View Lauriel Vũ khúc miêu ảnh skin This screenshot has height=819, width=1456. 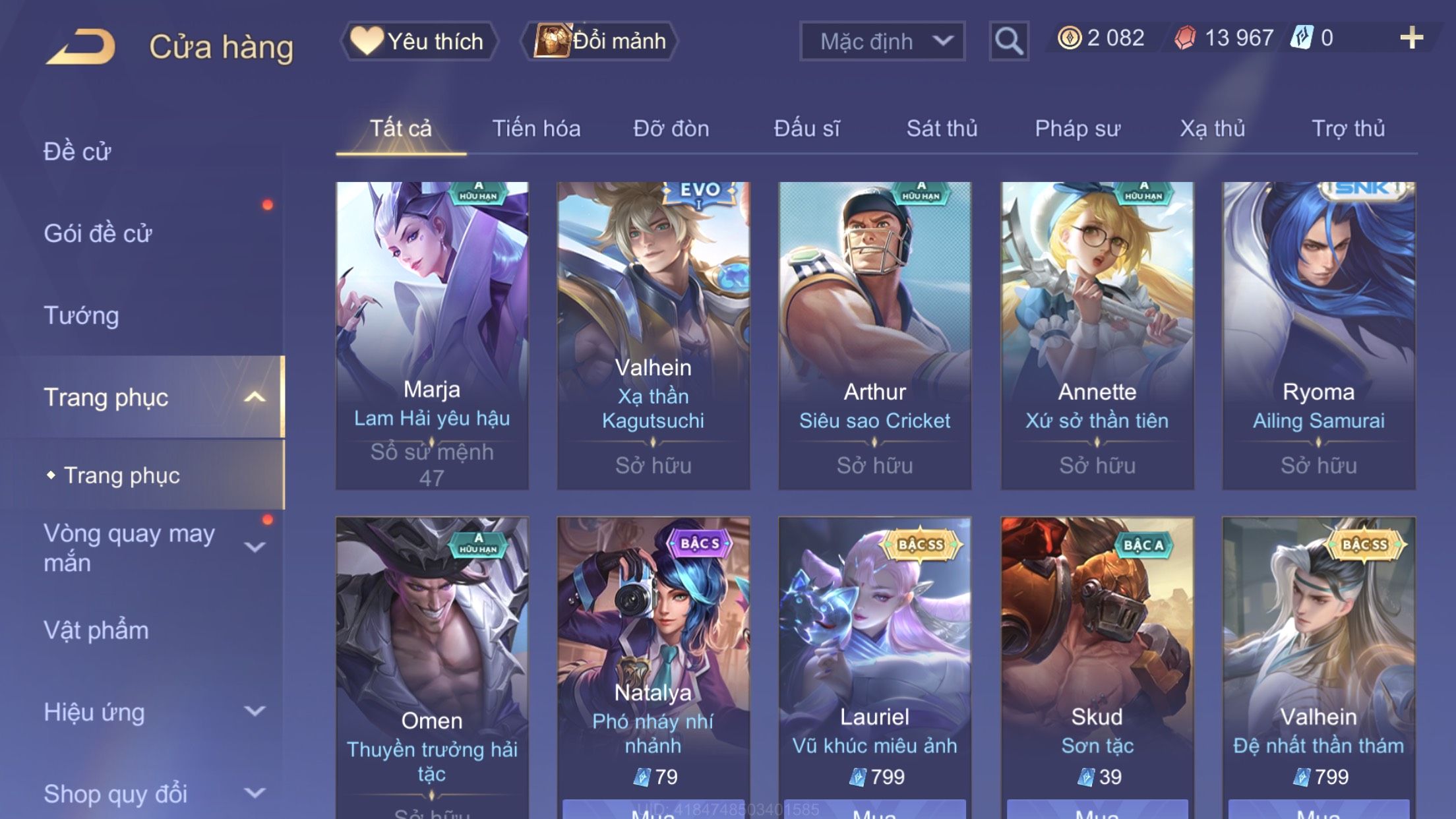pos(874,659)
